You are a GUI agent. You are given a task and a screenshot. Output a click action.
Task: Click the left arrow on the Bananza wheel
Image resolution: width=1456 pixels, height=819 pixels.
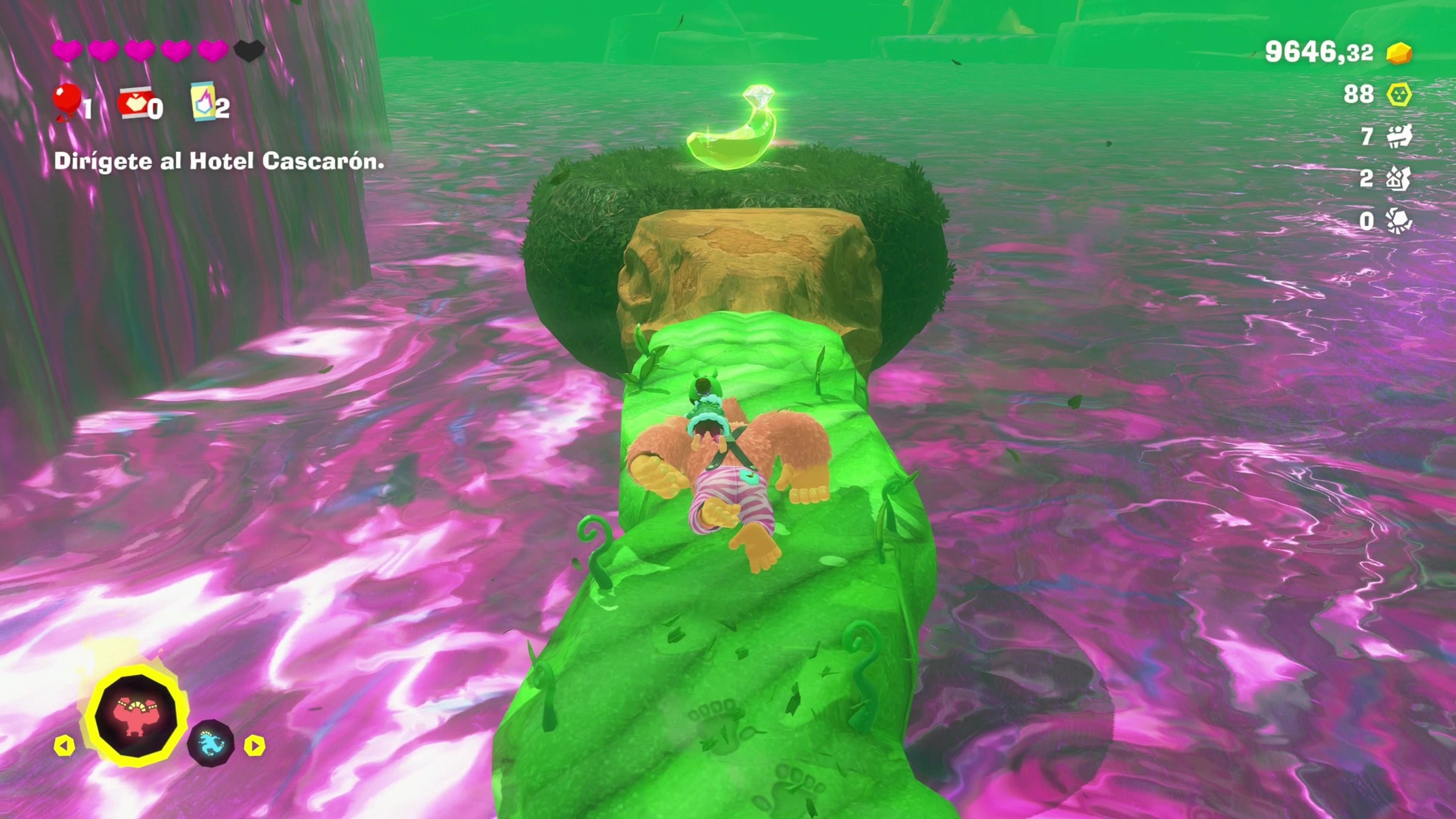pyautogui.click(x=64, y=745)
